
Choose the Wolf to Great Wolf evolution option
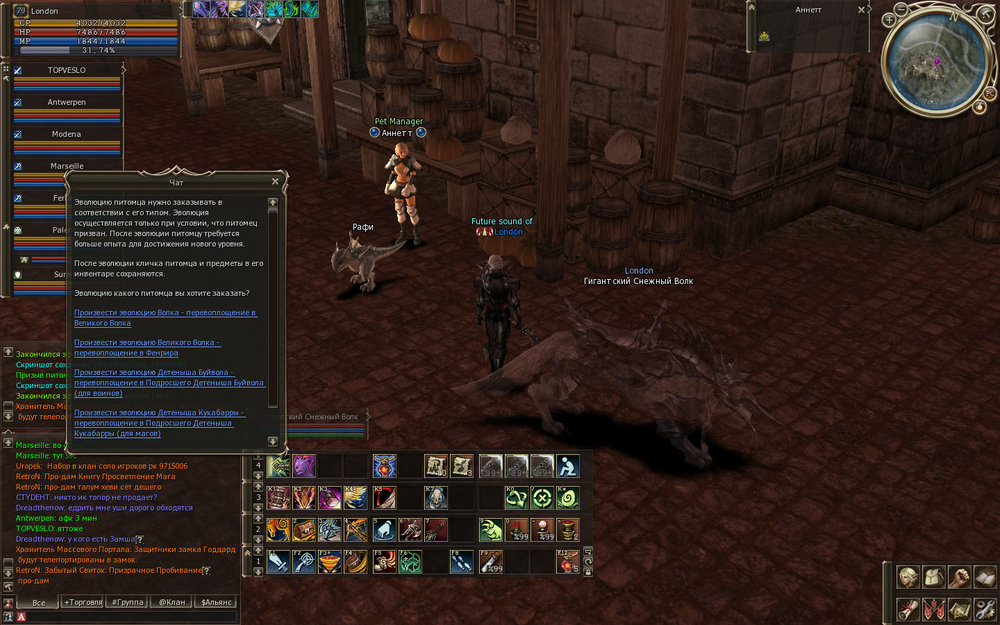click(x=165, y=318)
